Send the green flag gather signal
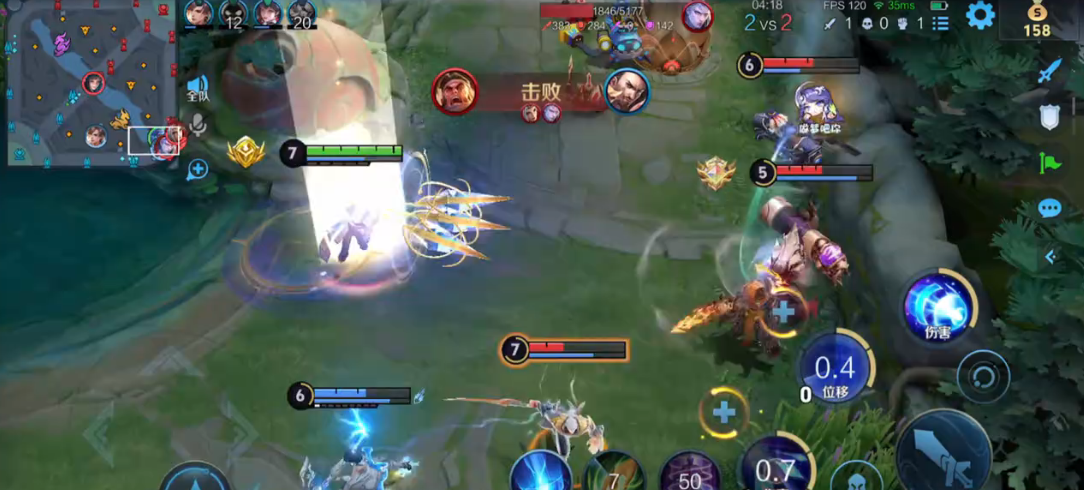This screenshot has height=490, width=1084. point(1049,162)
